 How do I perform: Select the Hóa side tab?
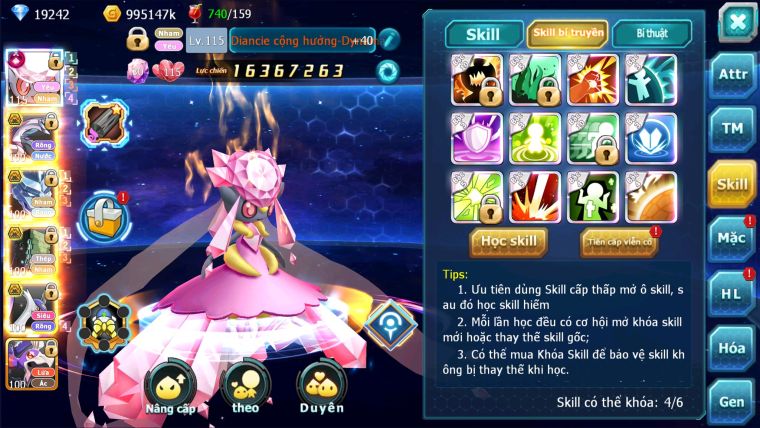tap(732, 348)
